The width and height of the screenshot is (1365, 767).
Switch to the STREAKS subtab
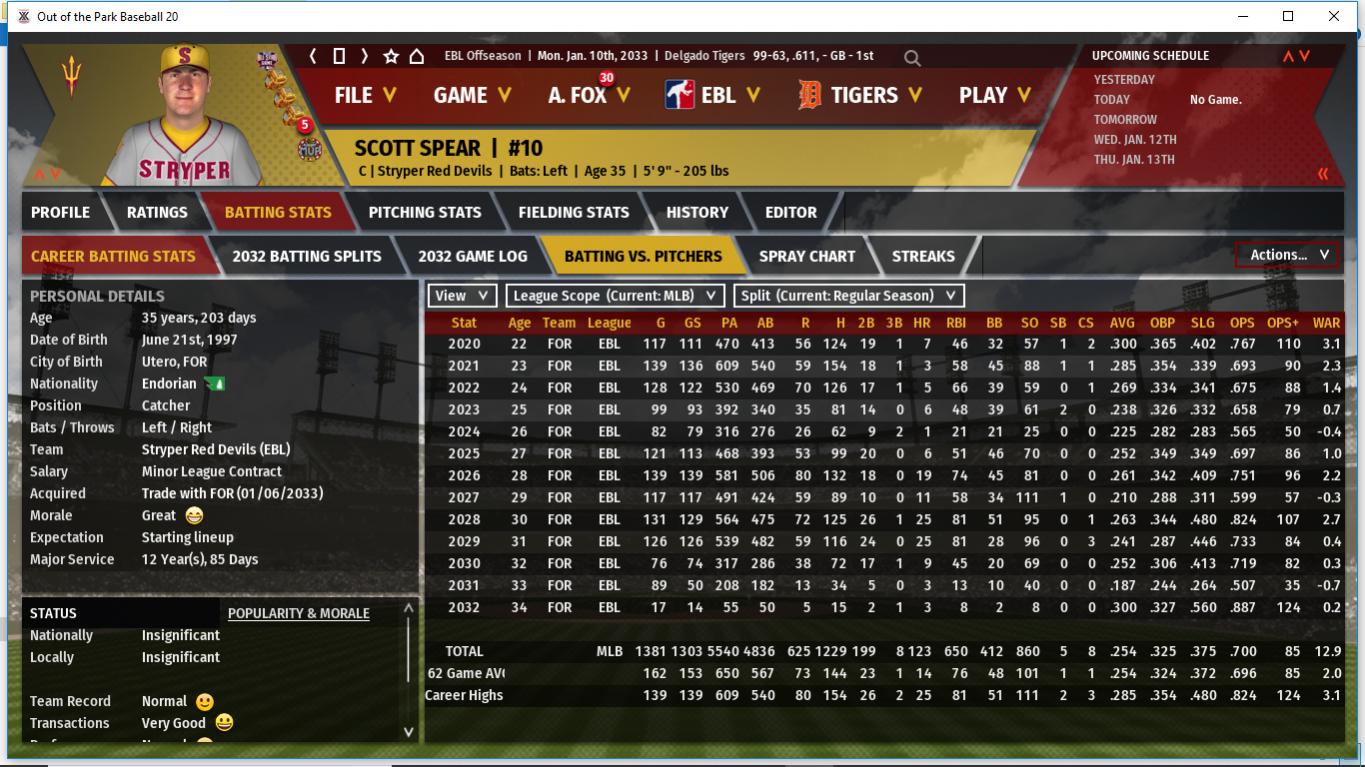coord(923,256)
